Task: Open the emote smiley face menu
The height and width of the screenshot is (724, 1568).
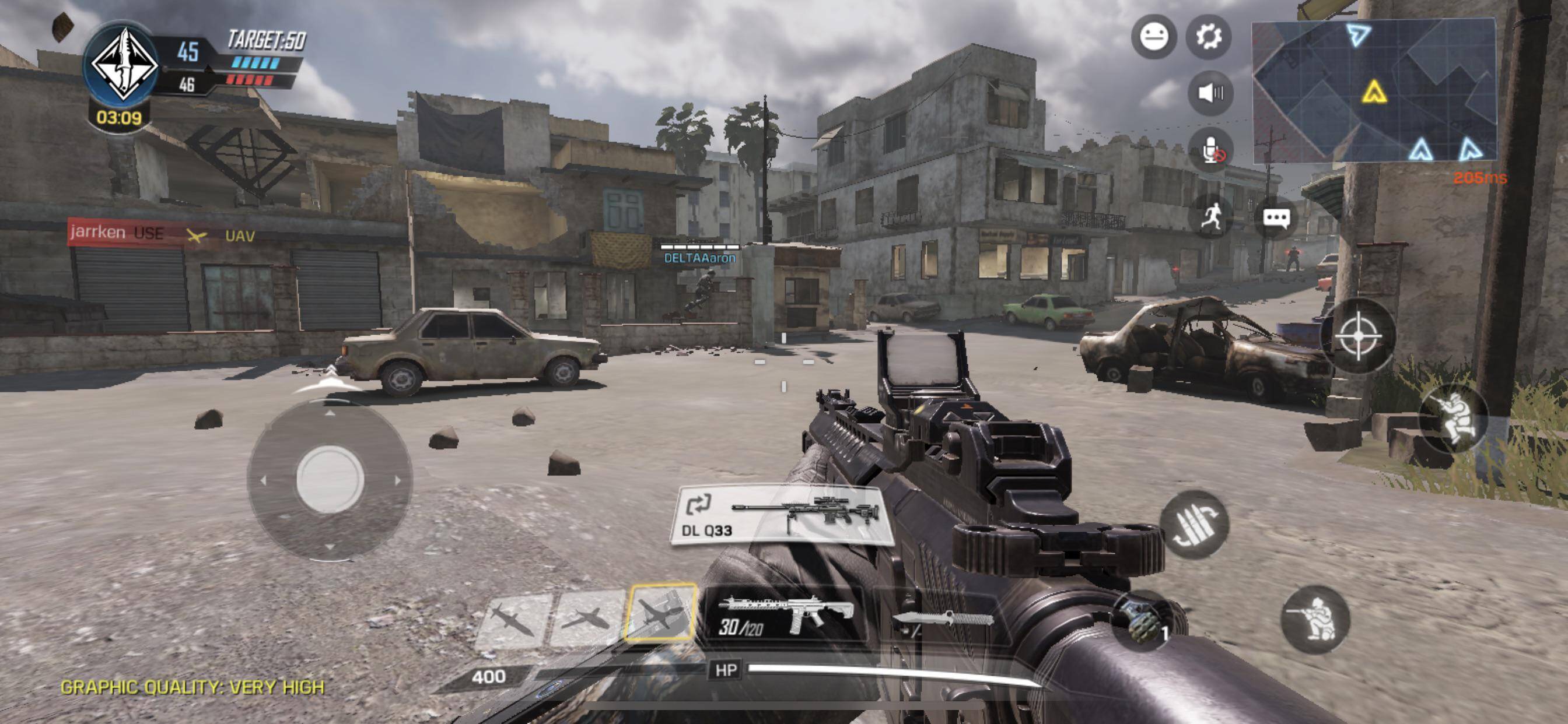Action: coord(1153,37)
